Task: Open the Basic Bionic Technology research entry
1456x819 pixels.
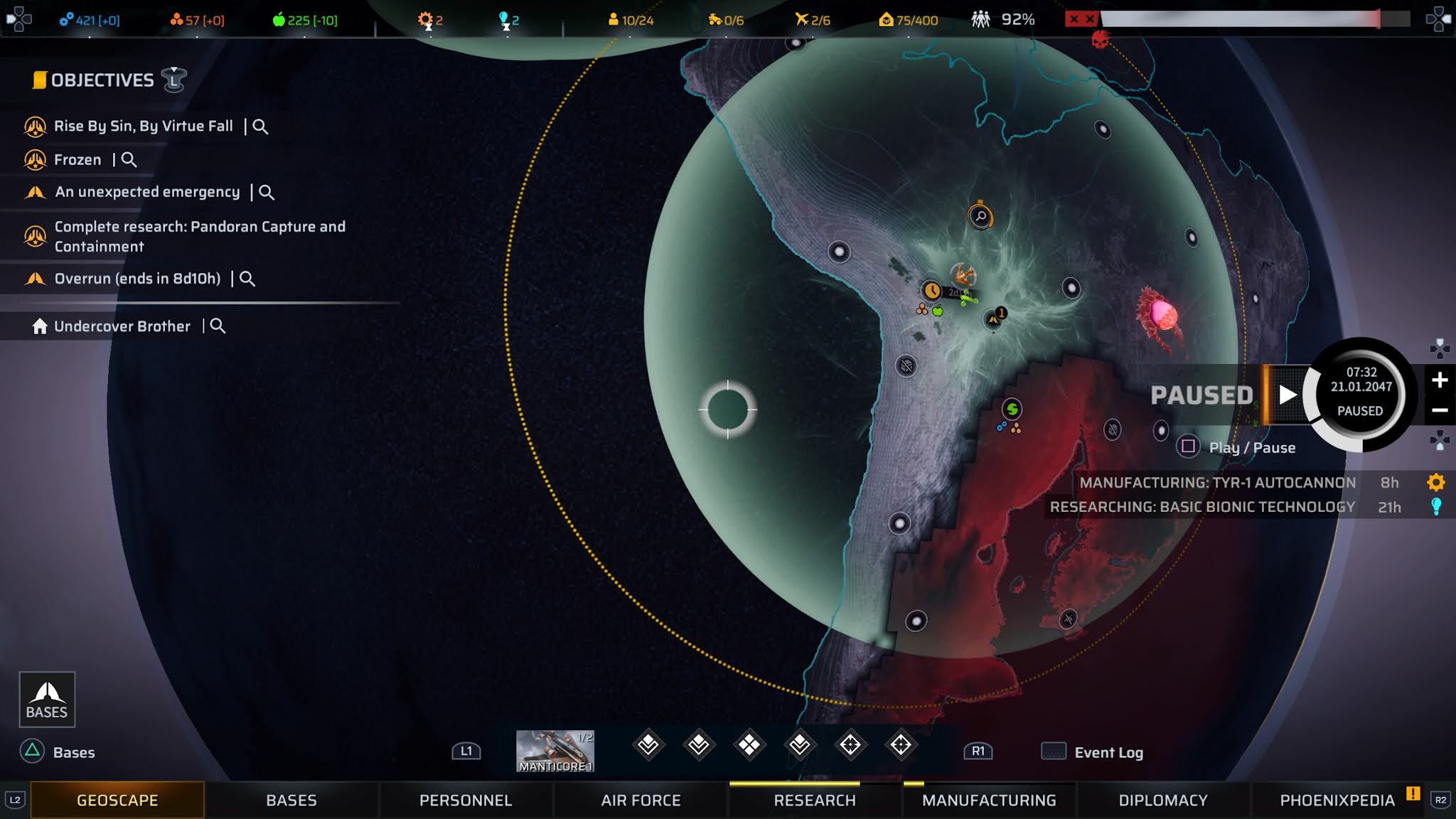Action: [x=1202, y=507]
